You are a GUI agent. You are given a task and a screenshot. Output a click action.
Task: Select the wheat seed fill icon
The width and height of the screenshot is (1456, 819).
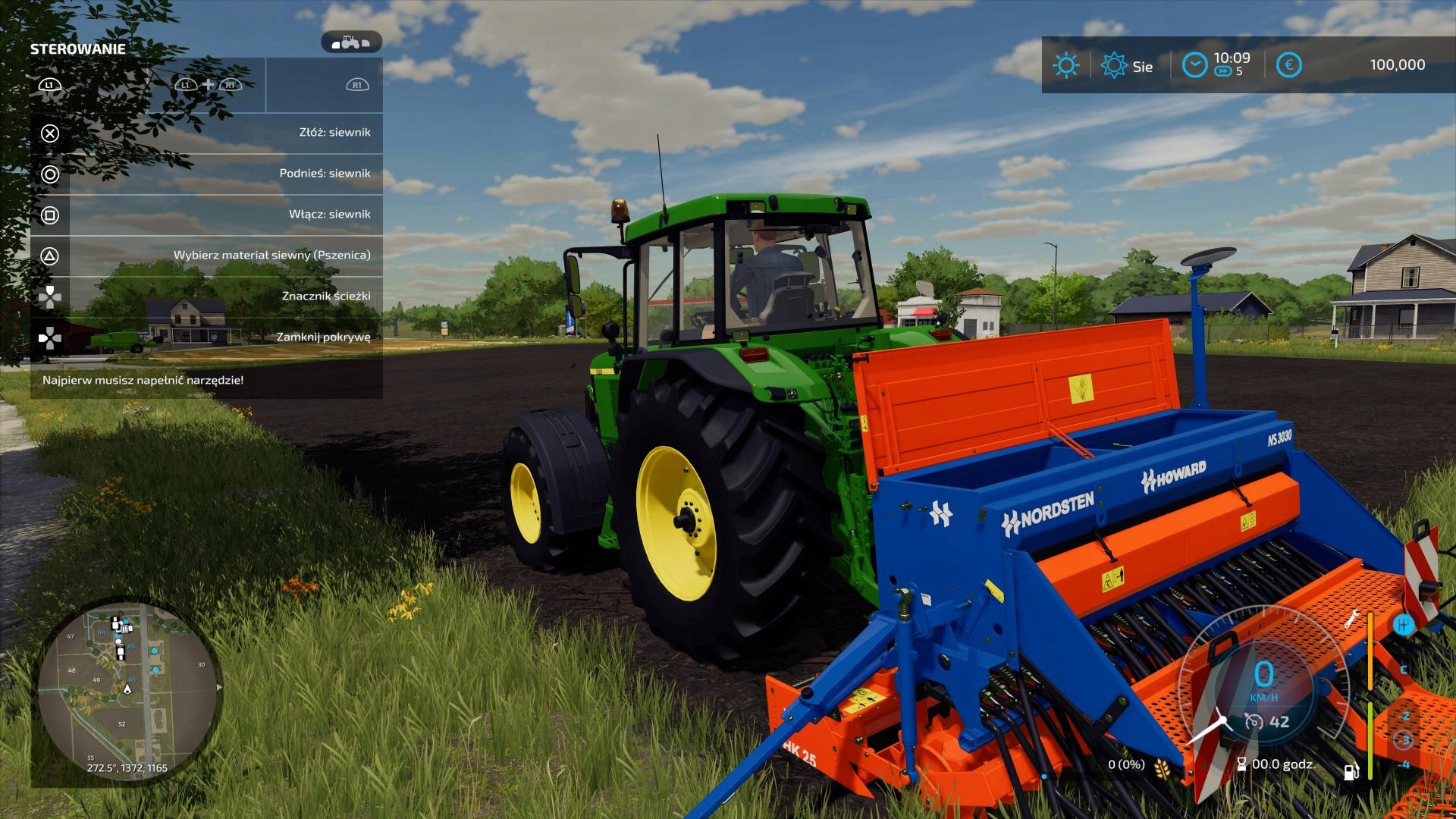click(x=1161, y=767)
